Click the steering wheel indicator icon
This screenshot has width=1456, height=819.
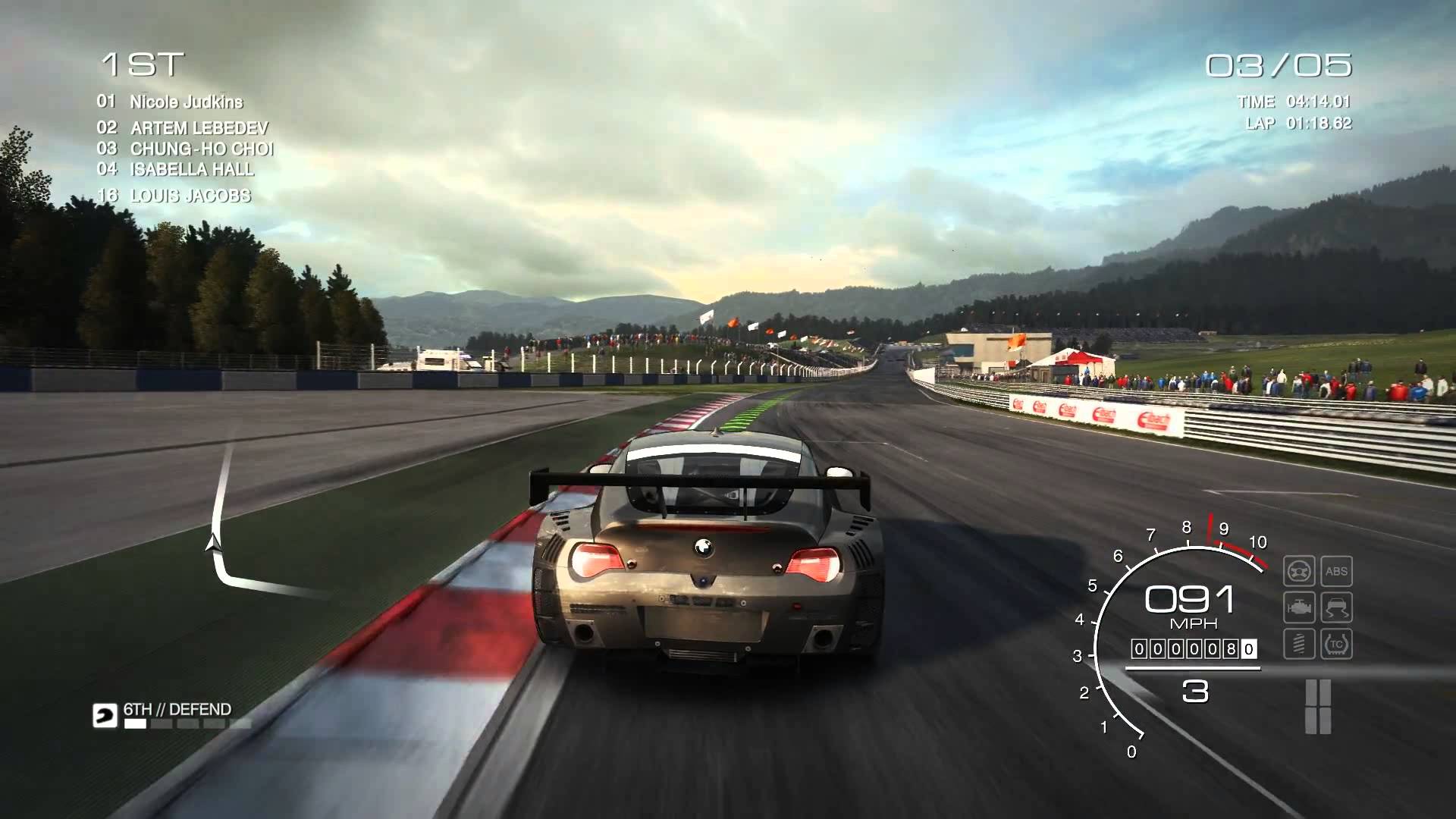[x=1298, y=571]
